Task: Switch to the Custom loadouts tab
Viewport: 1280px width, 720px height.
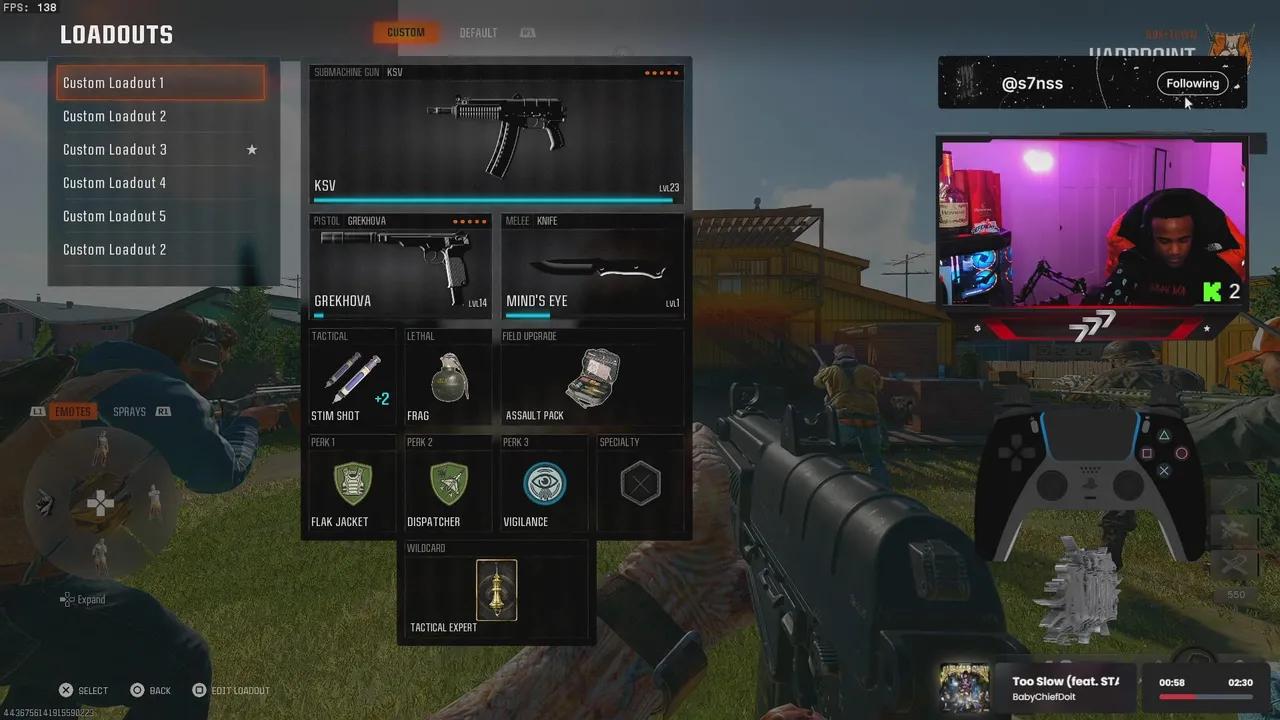Action: [x=406, y=33]
